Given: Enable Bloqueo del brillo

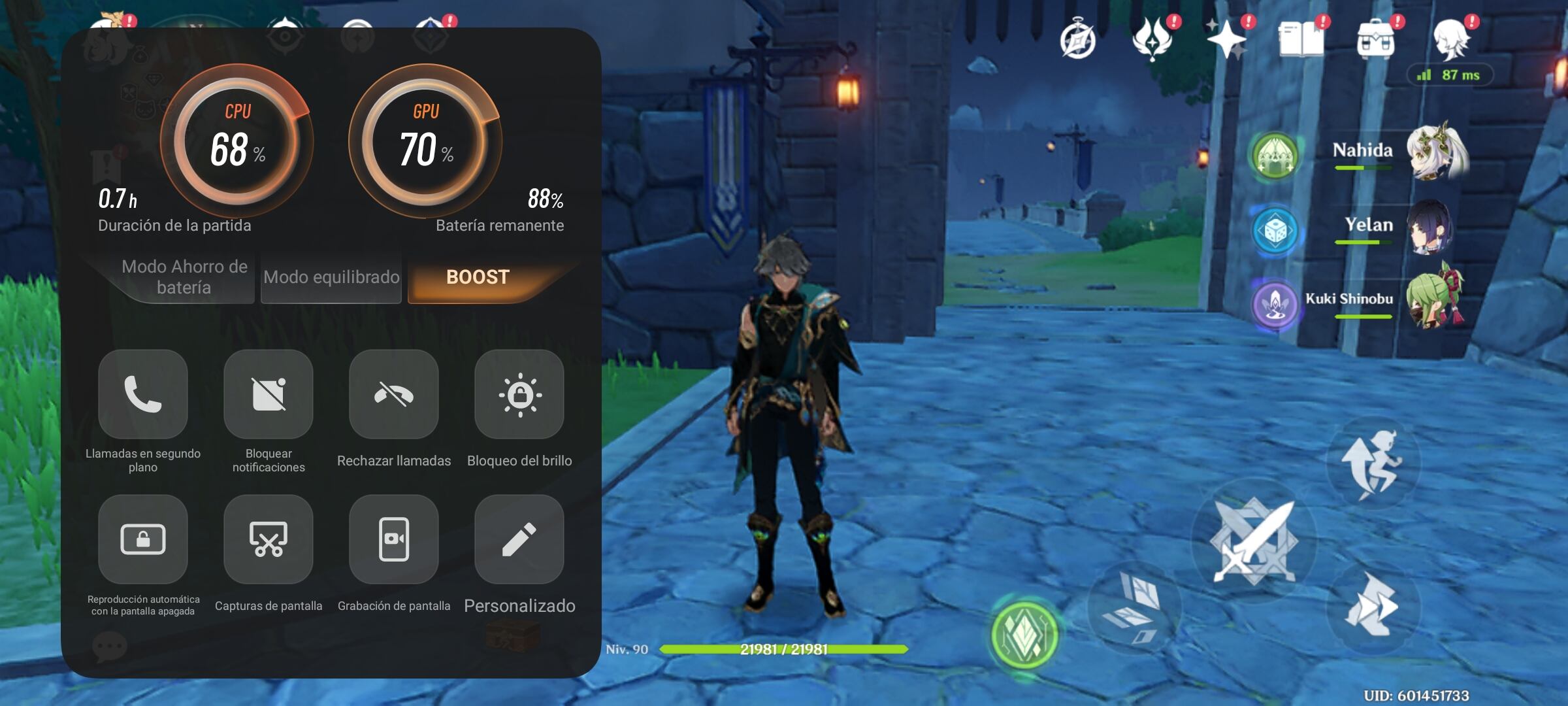Looking at the screenshot, I should tap(519, 395).
